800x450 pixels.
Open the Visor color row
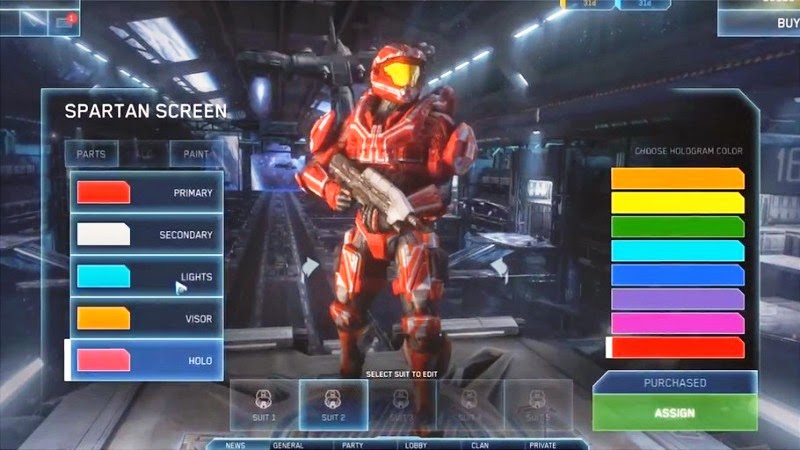tap(146, 318)
